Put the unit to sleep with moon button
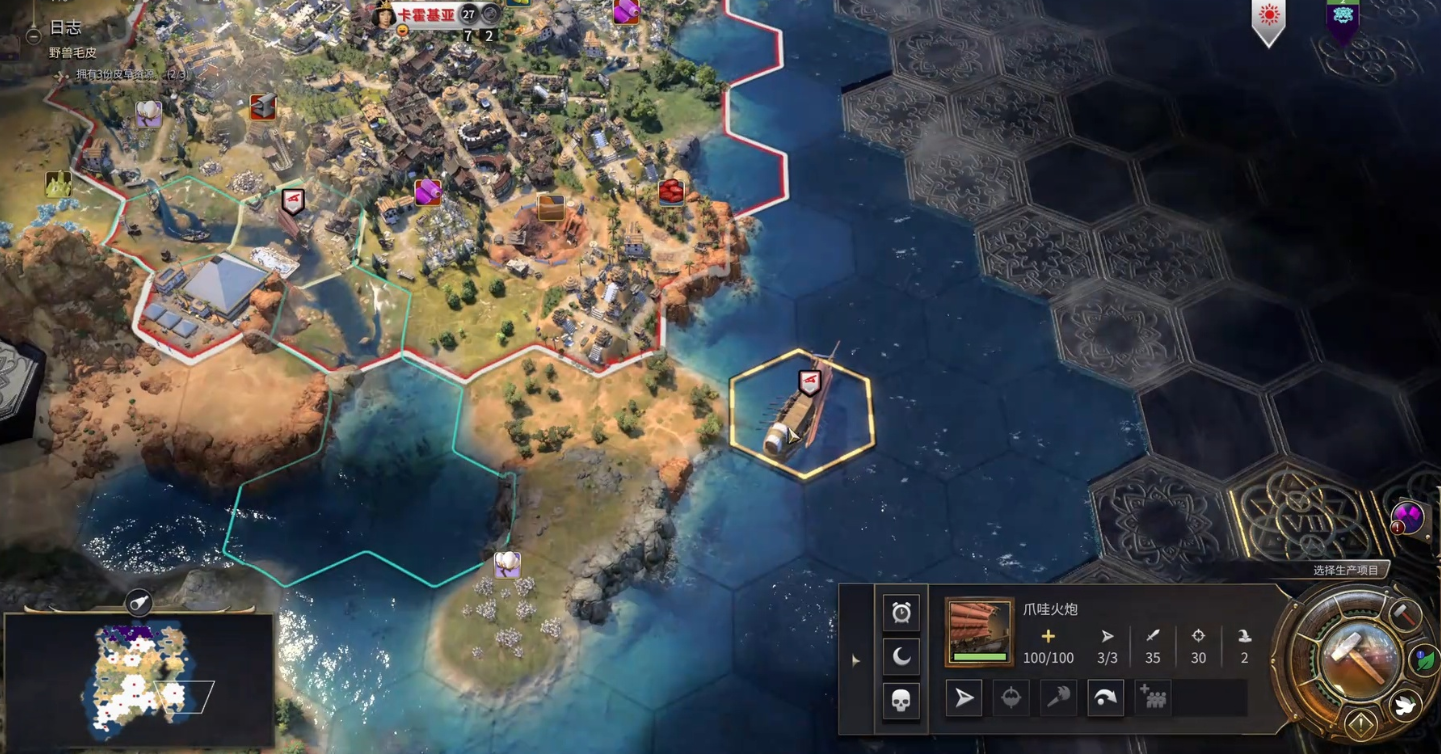The width and height of the screenshot is (1441, 754). pyautogui.click(x=901, y=656)
